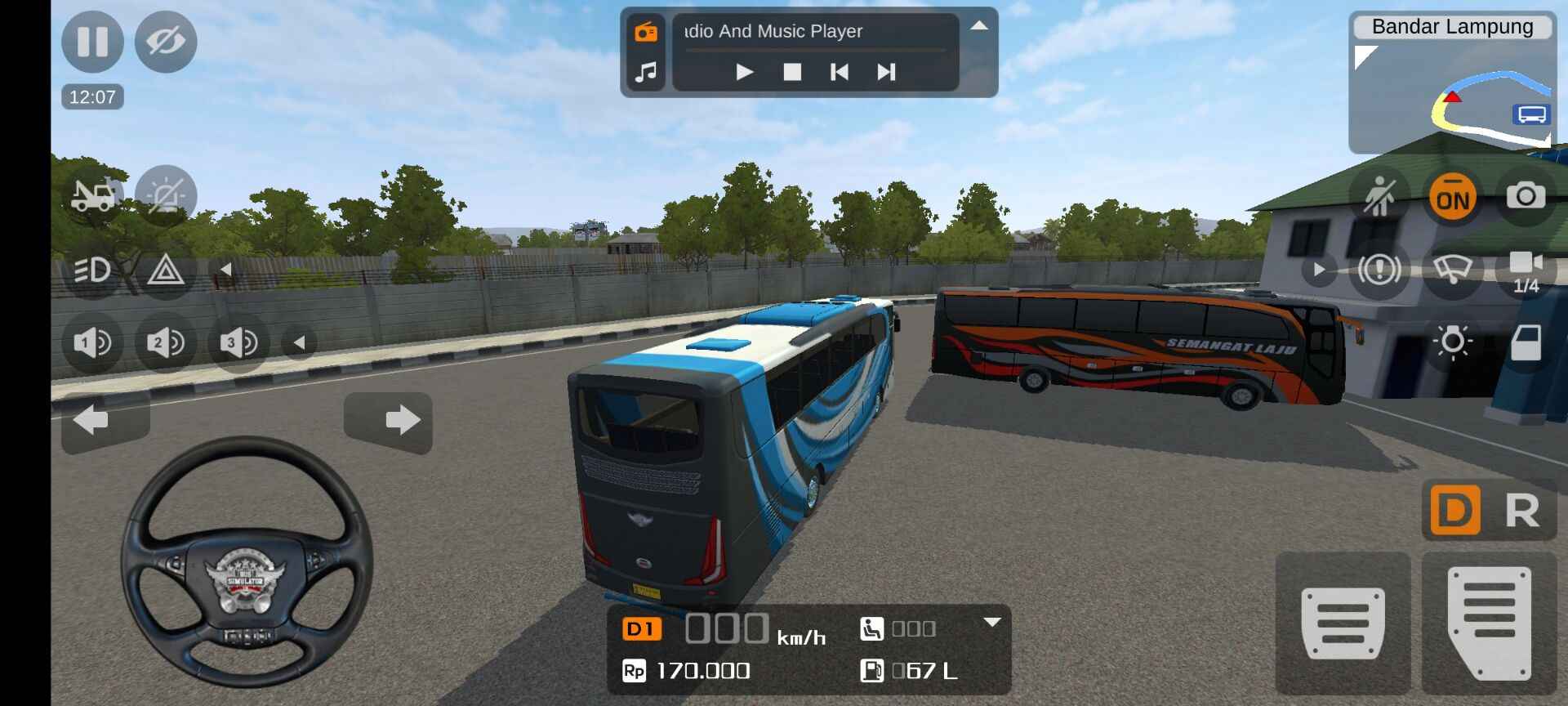
Task: Shift into Reverse gear
Action: [x=1522, y=511]
